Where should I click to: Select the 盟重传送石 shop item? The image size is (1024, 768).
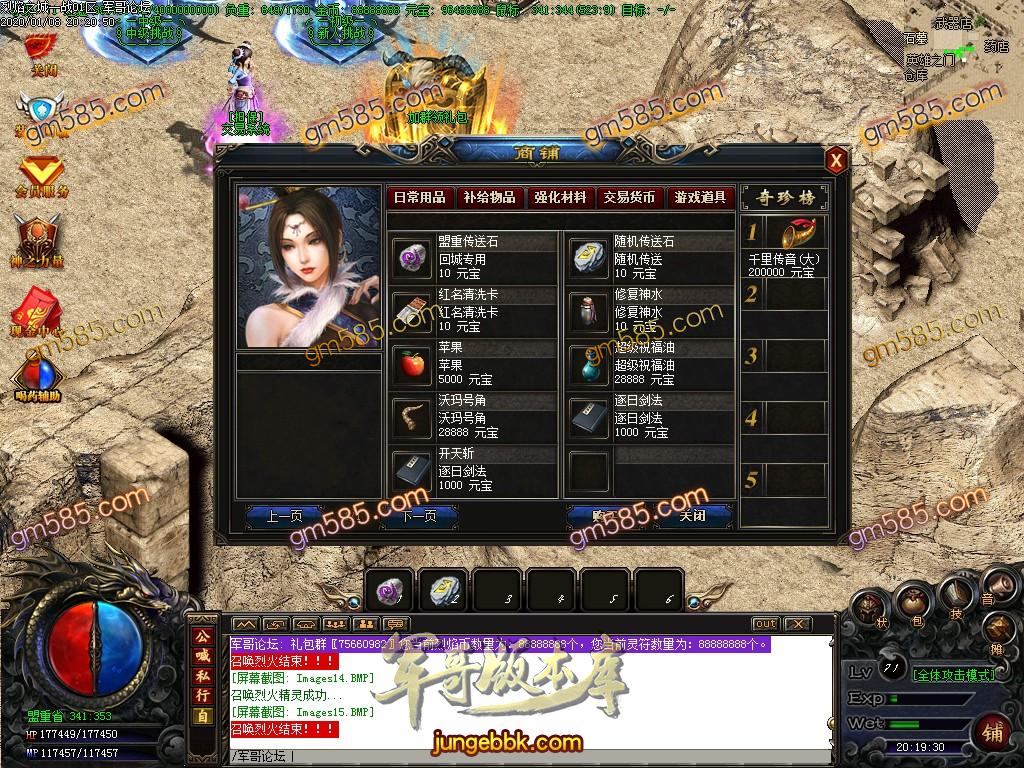[x=410, y=258]
